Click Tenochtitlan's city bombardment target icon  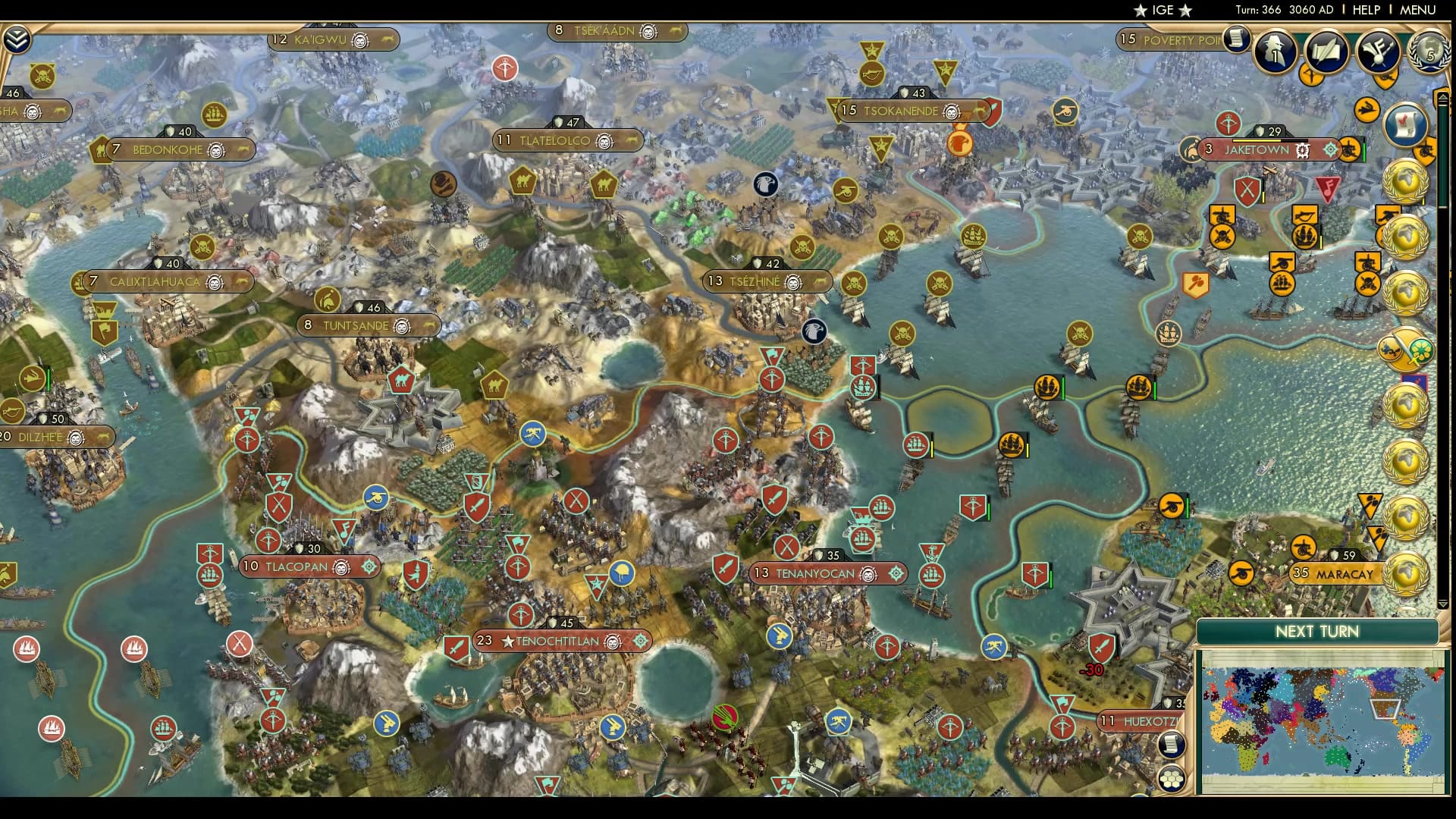tap(641, 641)
